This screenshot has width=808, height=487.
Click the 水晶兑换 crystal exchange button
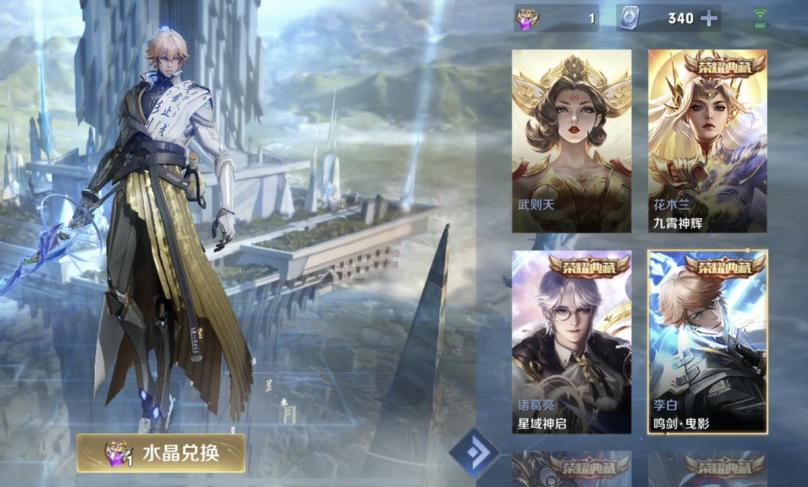coord(161,453)
